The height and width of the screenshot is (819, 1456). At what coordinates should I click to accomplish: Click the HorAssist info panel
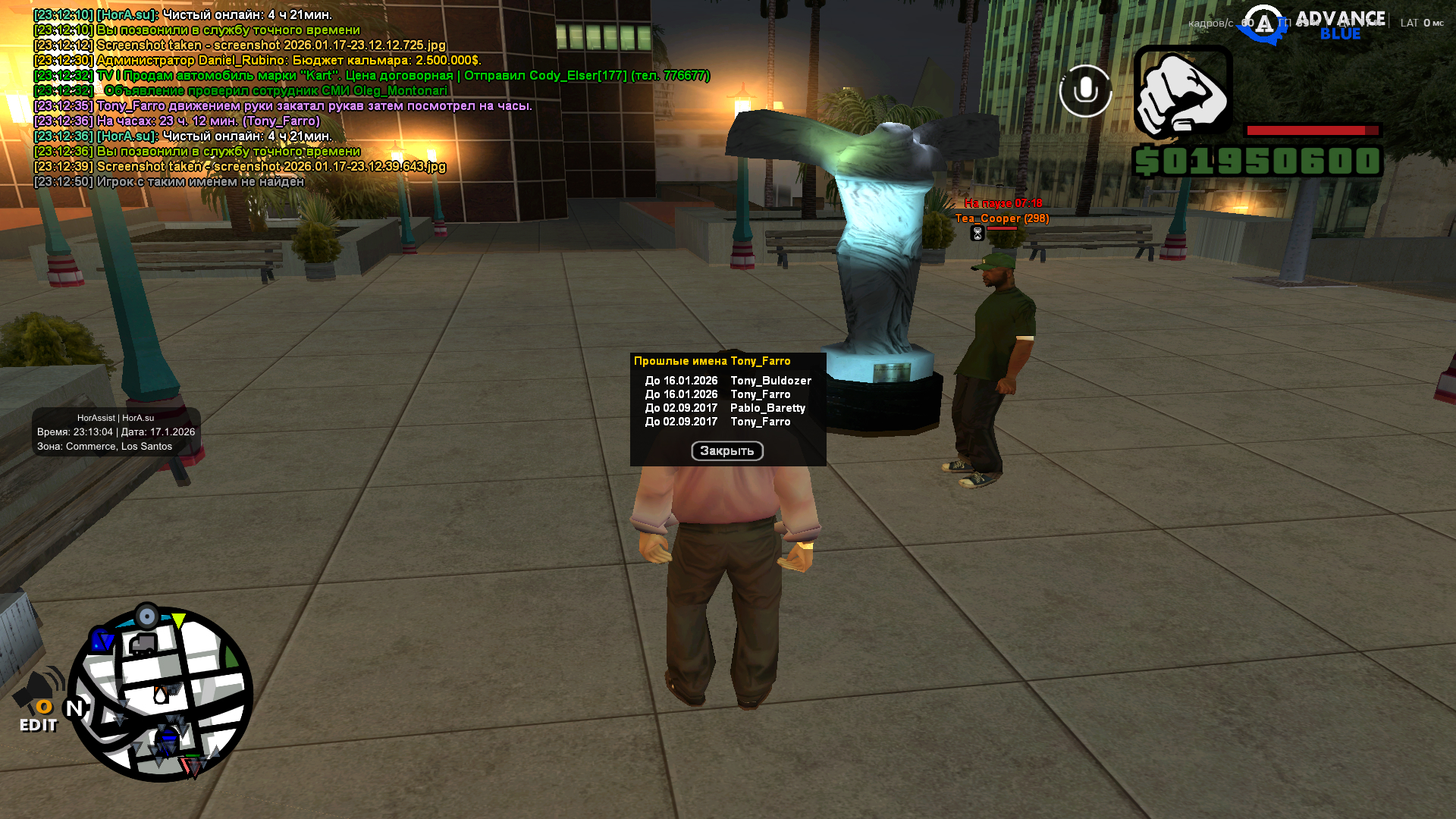(x=116, y=432)
